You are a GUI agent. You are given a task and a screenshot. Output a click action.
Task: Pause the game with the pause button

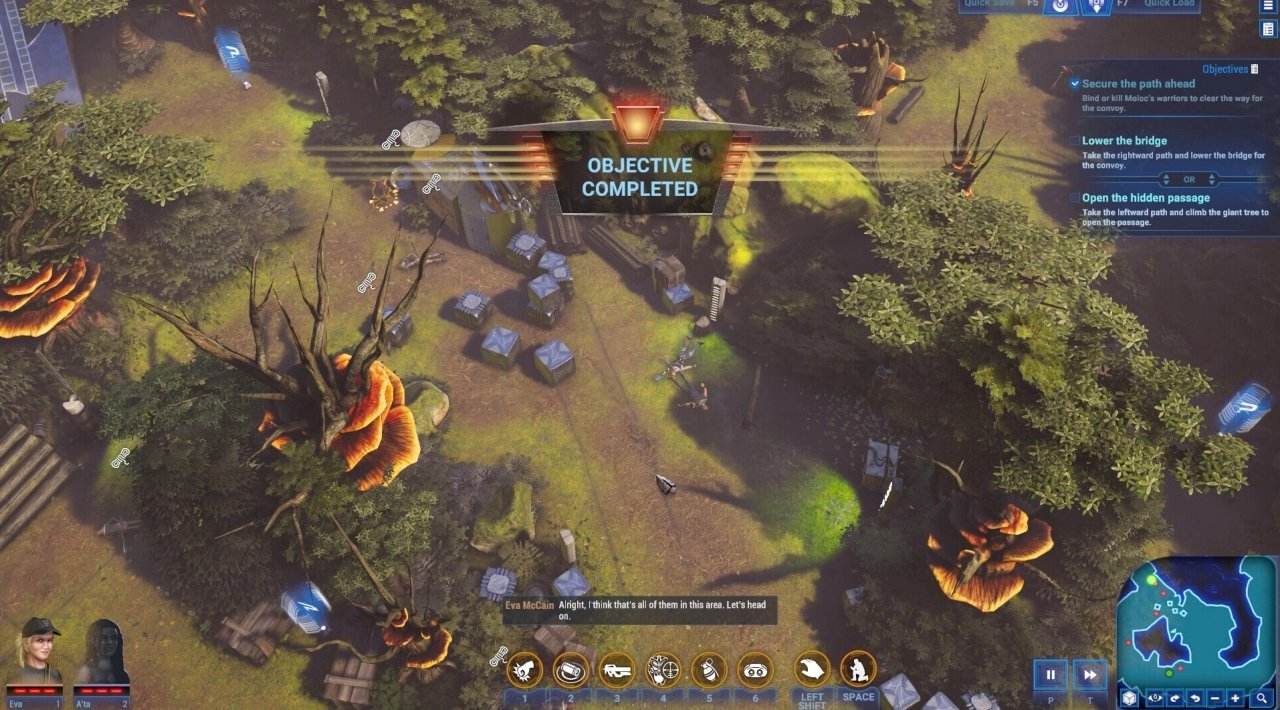(x=1050, y=675)
